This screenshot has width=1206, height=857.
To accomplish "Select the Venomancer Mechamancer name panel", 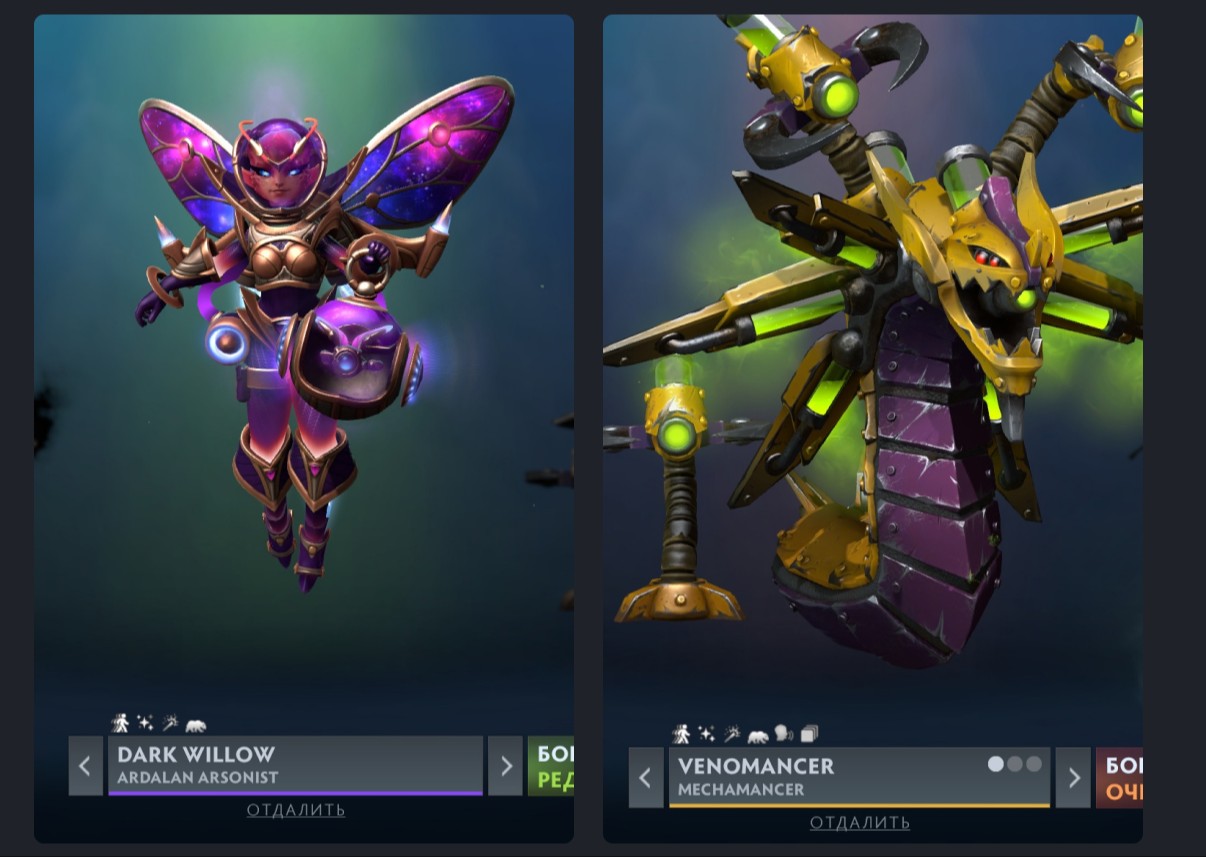I will coord(820,777).
